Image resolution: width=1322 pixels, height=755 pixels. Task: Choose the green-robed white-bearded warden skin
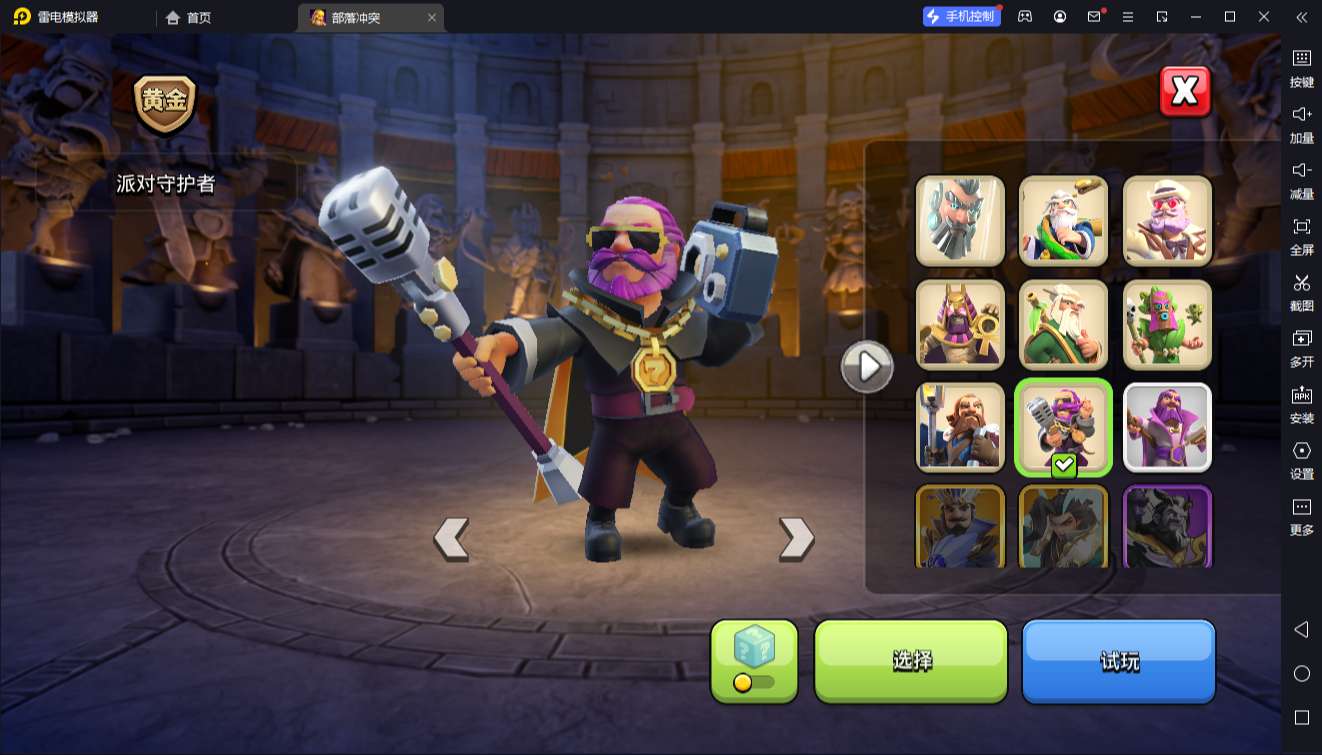click(x=1063, y=324)
